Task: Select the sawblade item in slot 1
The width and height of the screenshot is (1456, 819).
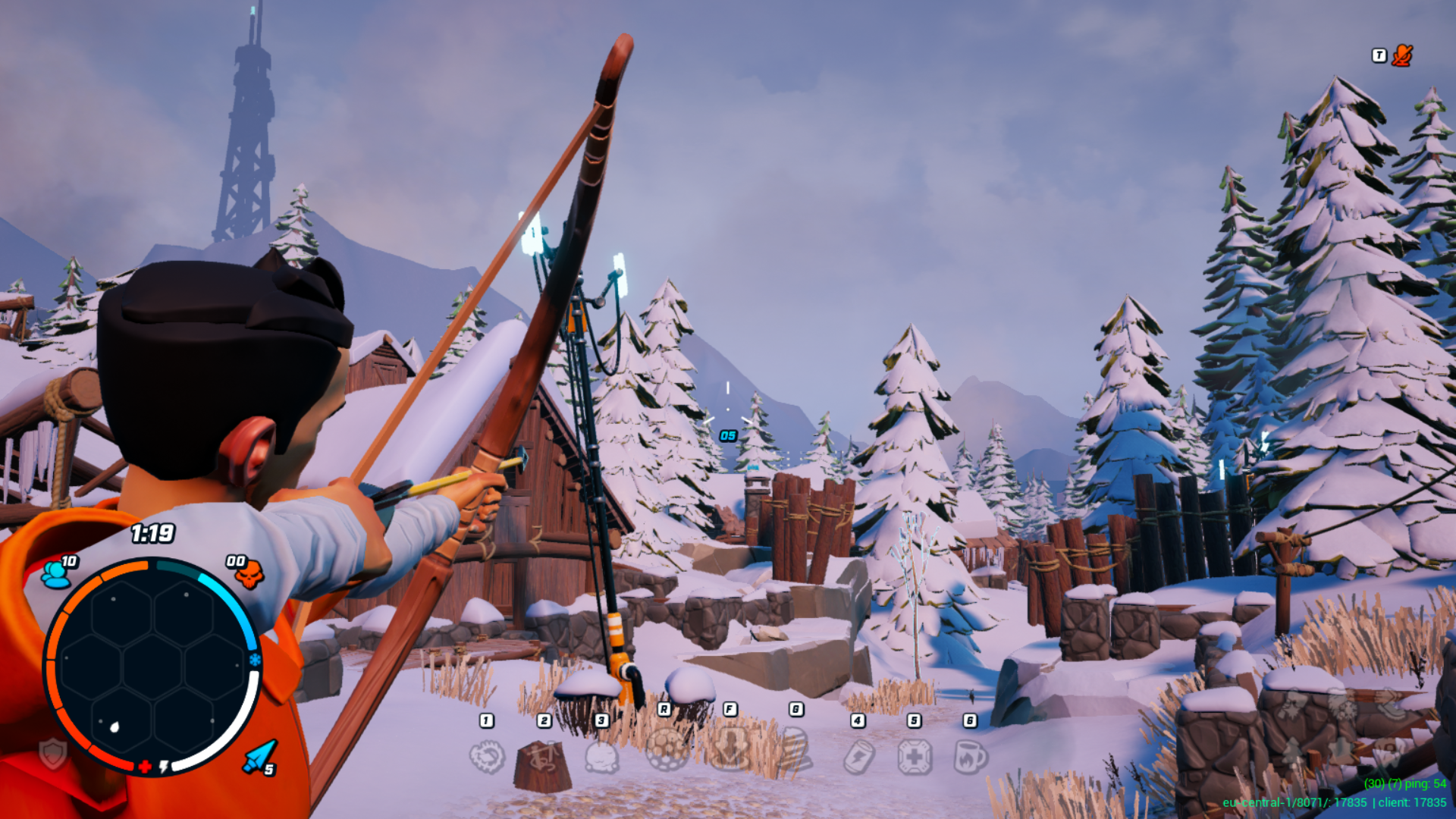Action: [x=487, y=757]
